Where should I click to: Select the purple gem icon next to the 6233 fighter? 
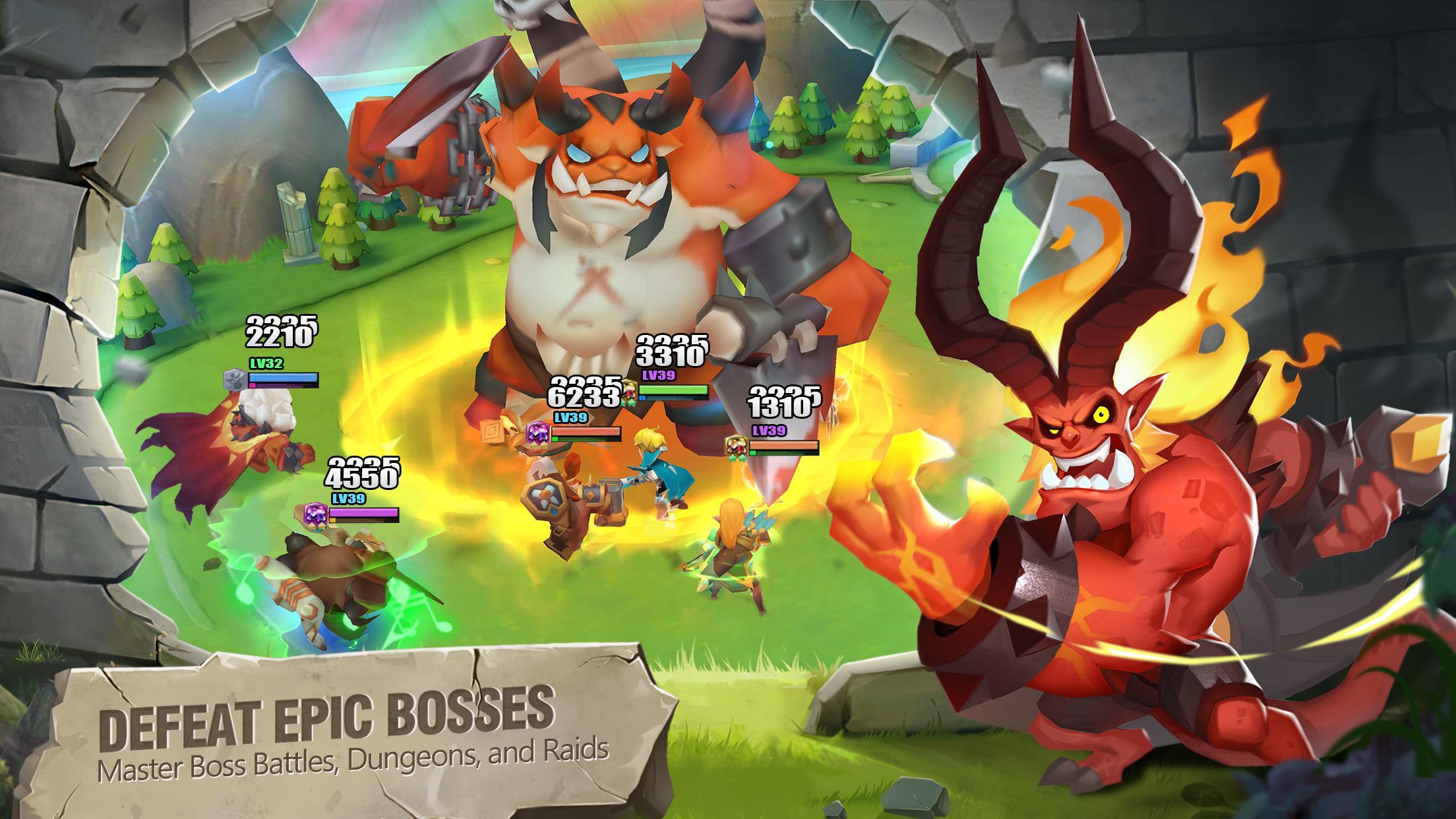pyautogui.click(x=537, y=432)
